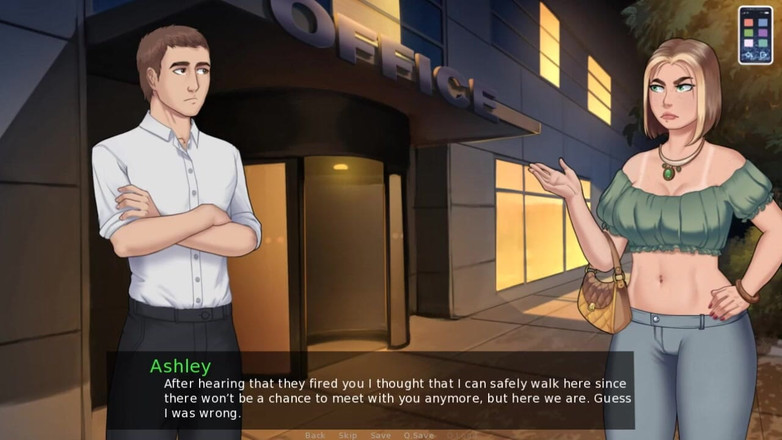Viewport: 782px width, 440px height.
Task: Open the smartphone menu icon
Action: [755, 35]
